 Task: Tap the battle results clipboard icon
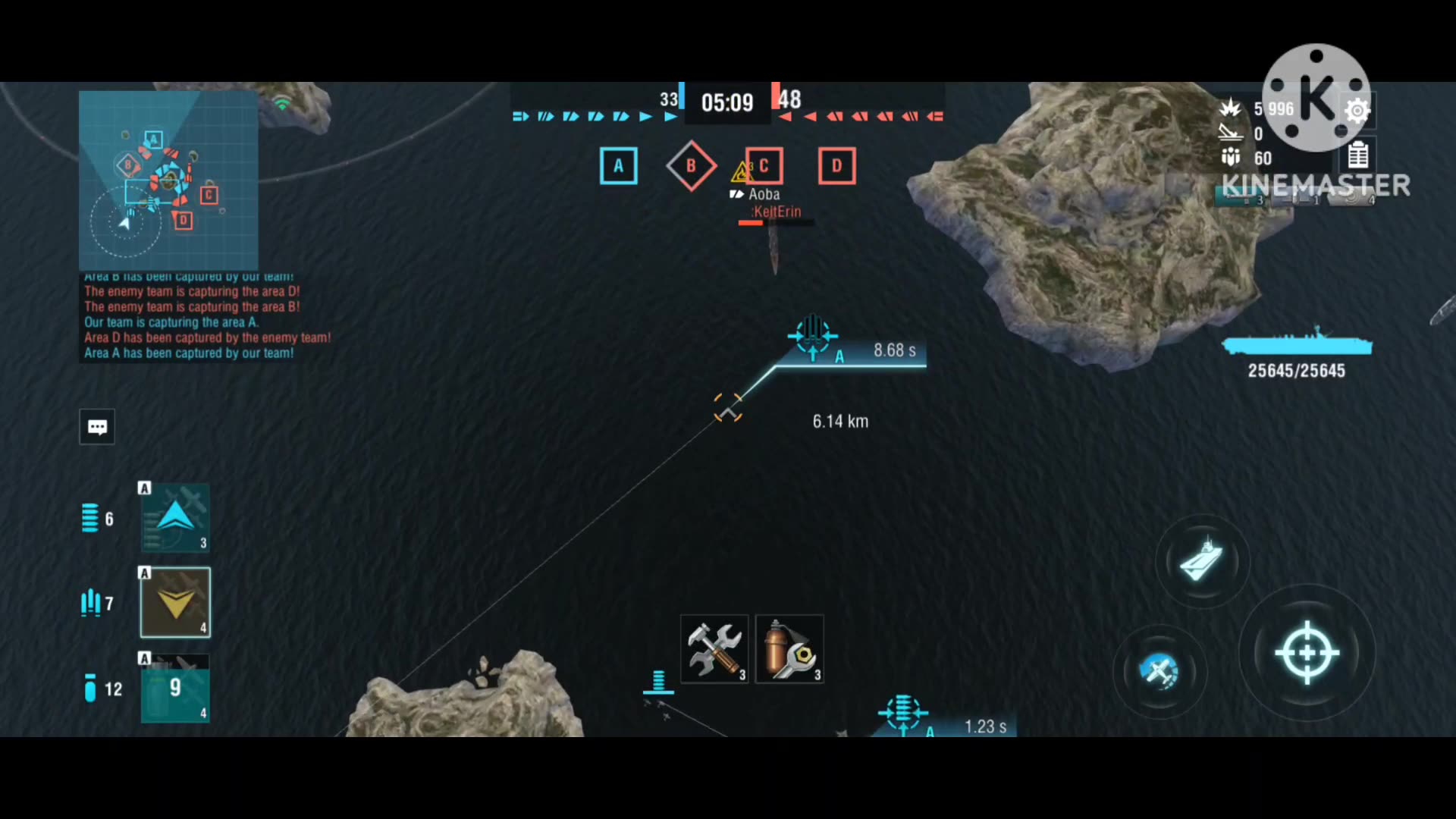[x=1358, y=154]
